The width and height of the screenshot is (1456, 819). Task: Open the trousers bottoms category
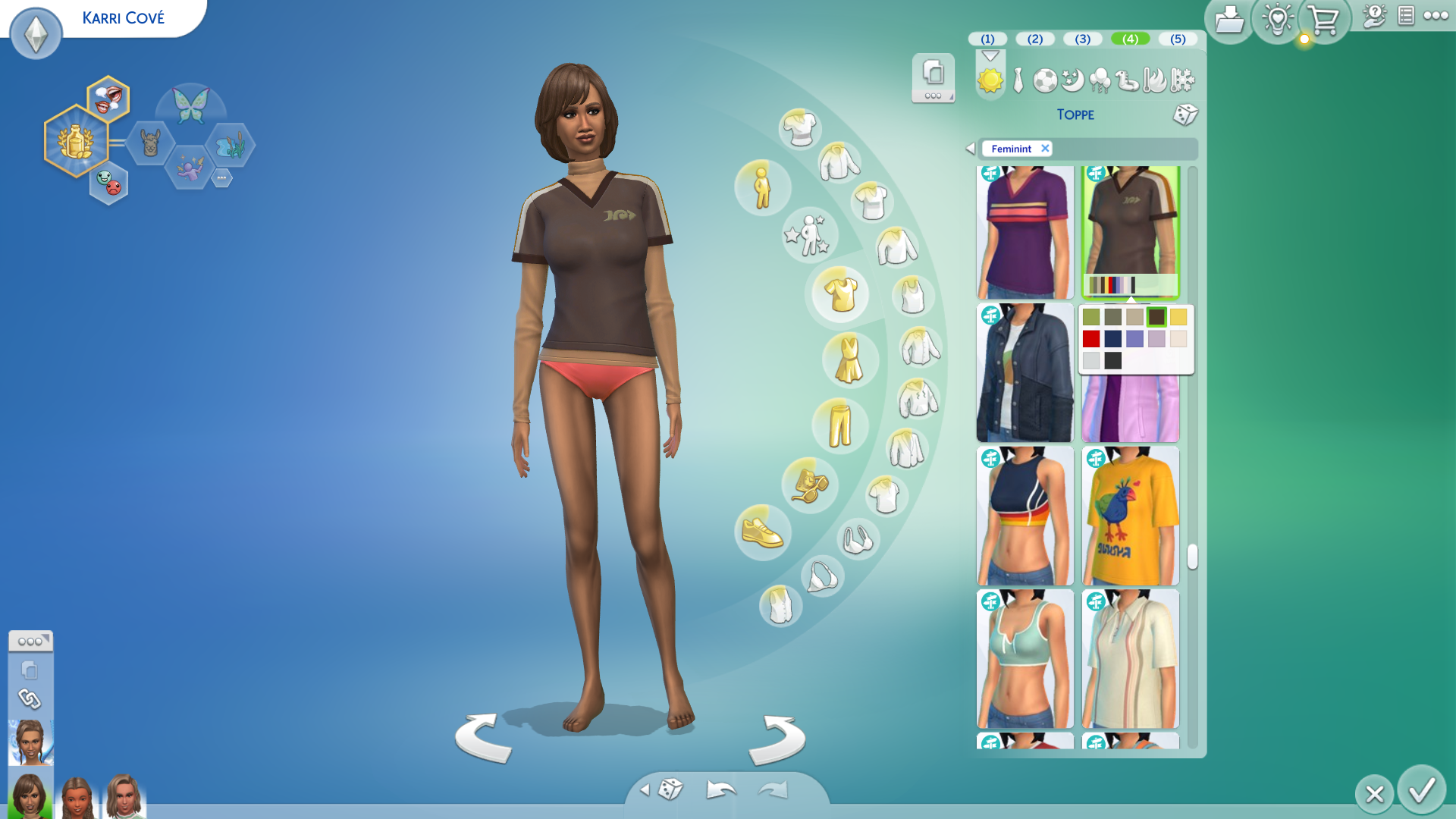pyautogui.click(x=839, y=425)
